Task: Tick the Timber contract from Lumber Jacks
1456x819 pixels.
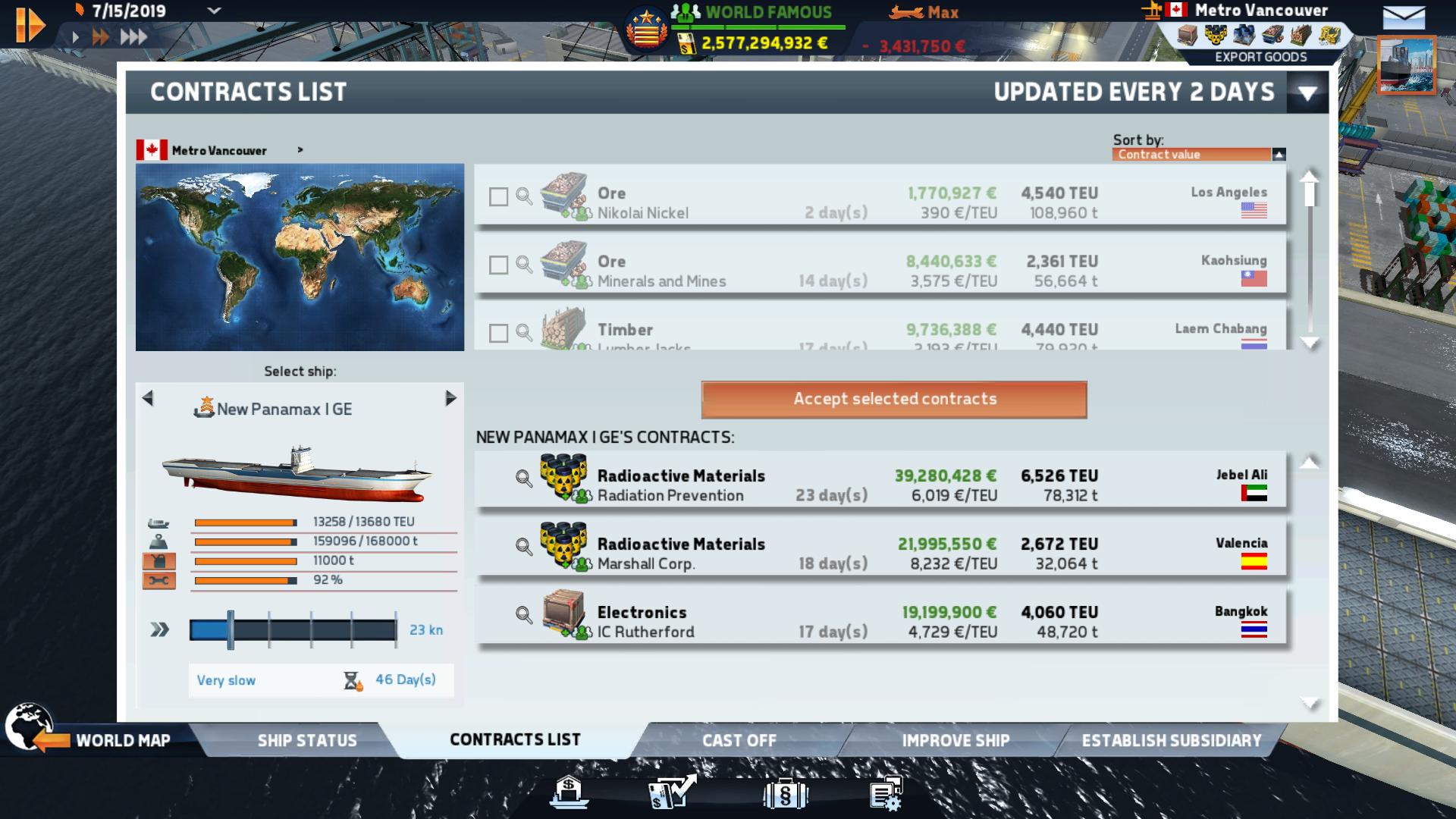Action: click(x=499, y=334)
